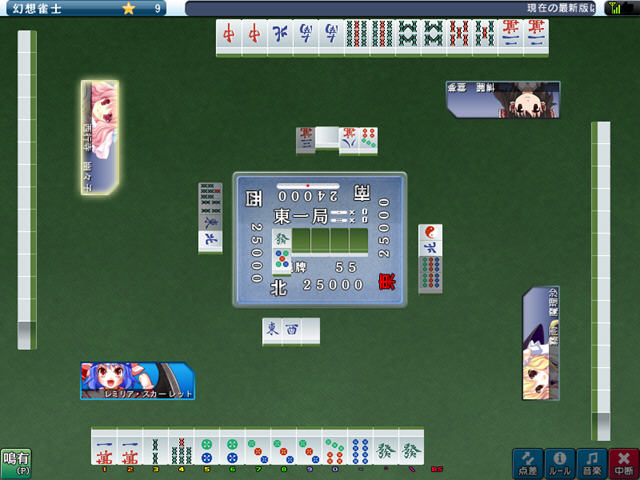Discard the seven-bamboo tile with red stick
The image size is (640, 480).
click(180, 447)
